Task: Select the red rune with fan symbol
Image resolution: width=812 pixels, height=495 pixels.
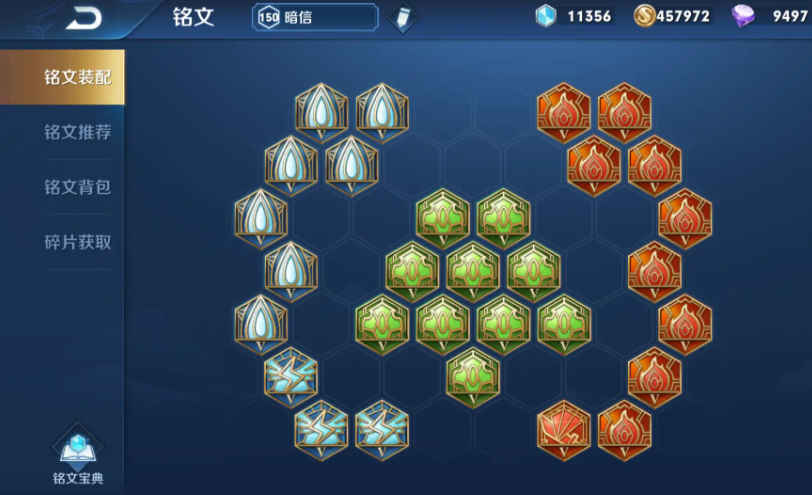Action: (x=564, y=429)
